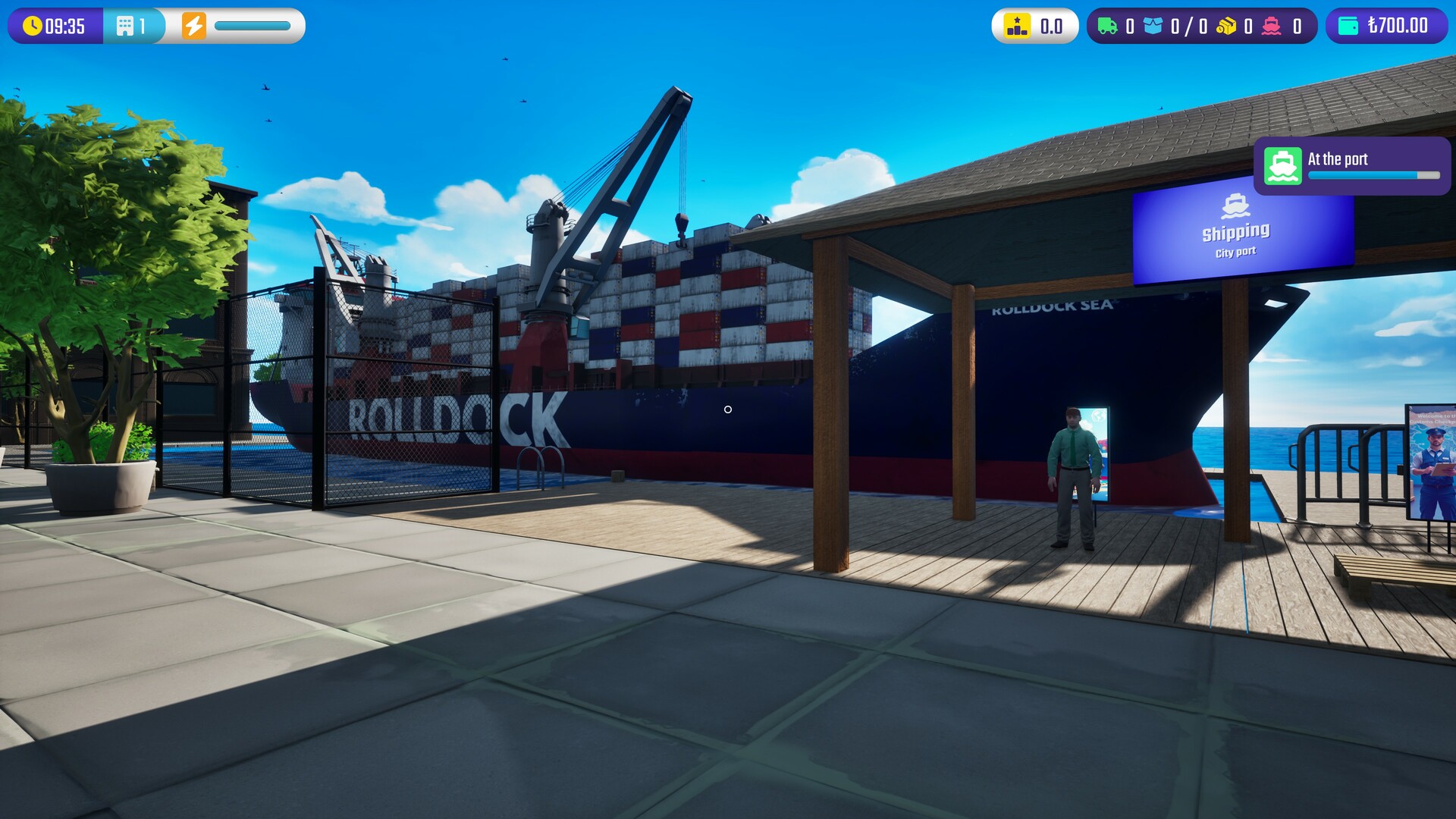Click the money display showing ₺700.00
Image resolution: width=1456 pixels, height=819 pixels.
(x=1397, y=25)
